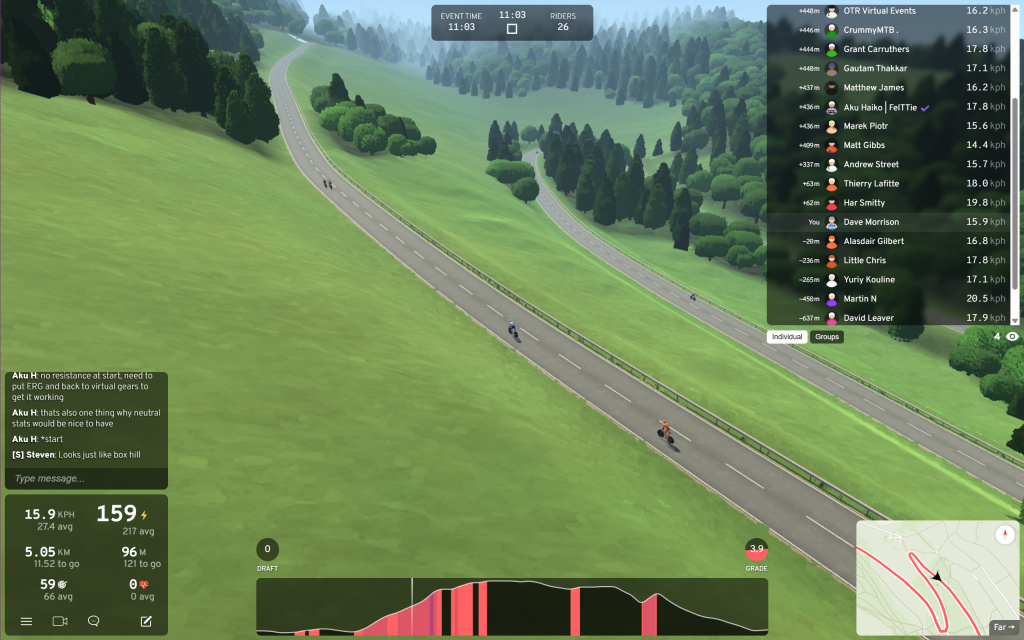Toggle the chat speech bubble icon

94,621
